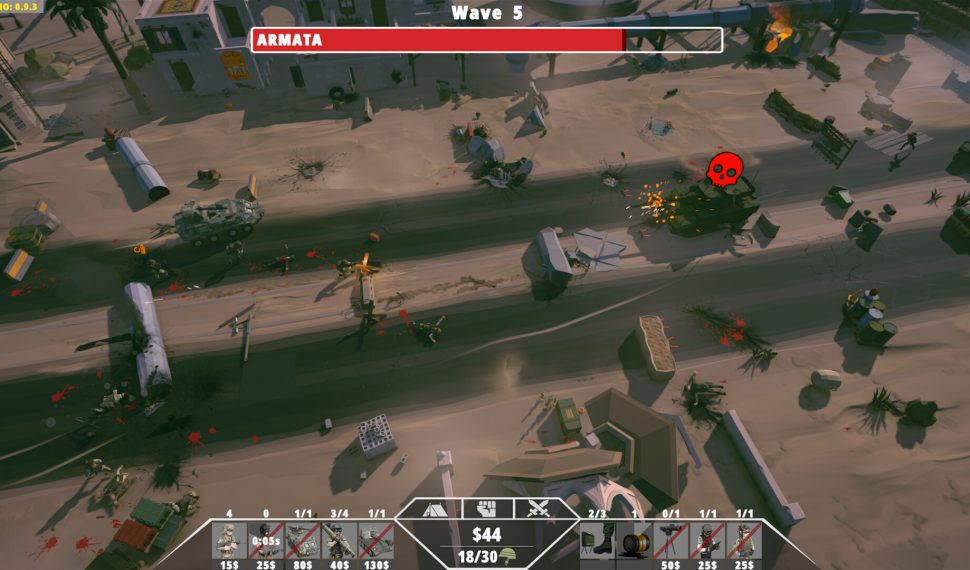970x570 pixels.
Task: Switch to the fist tab
Action: click(x=486, y=508)
